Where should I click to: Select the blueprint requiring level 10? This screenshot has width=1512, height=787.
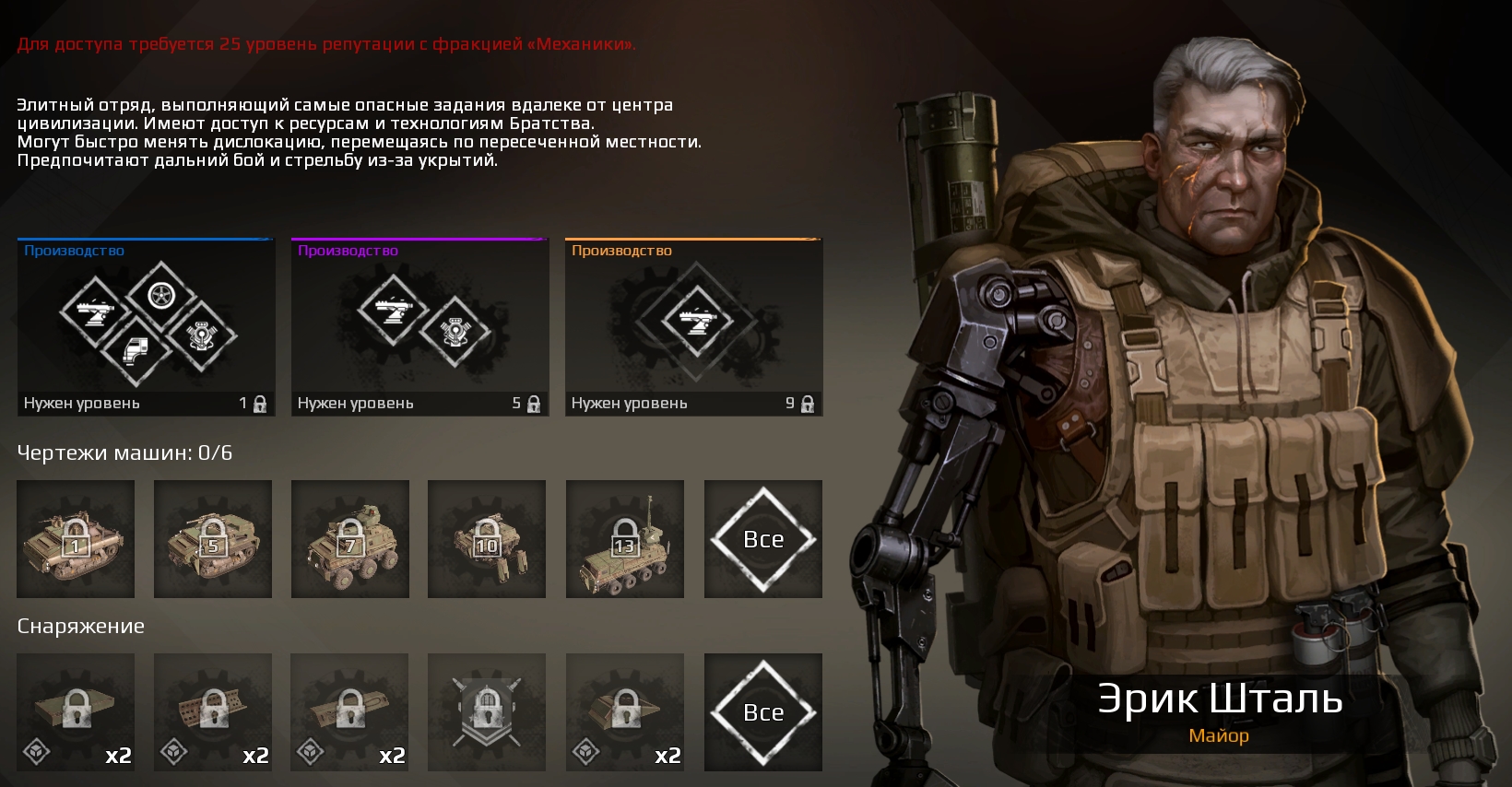coord(487,539)
